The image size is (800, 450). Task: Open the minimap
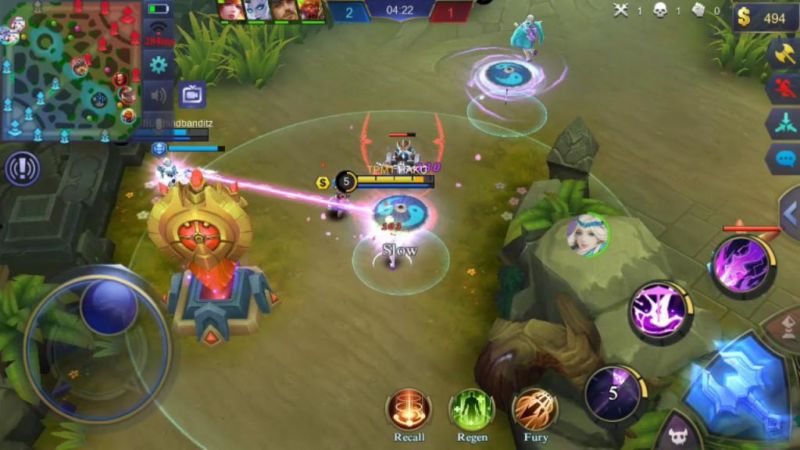pos(68,70)
